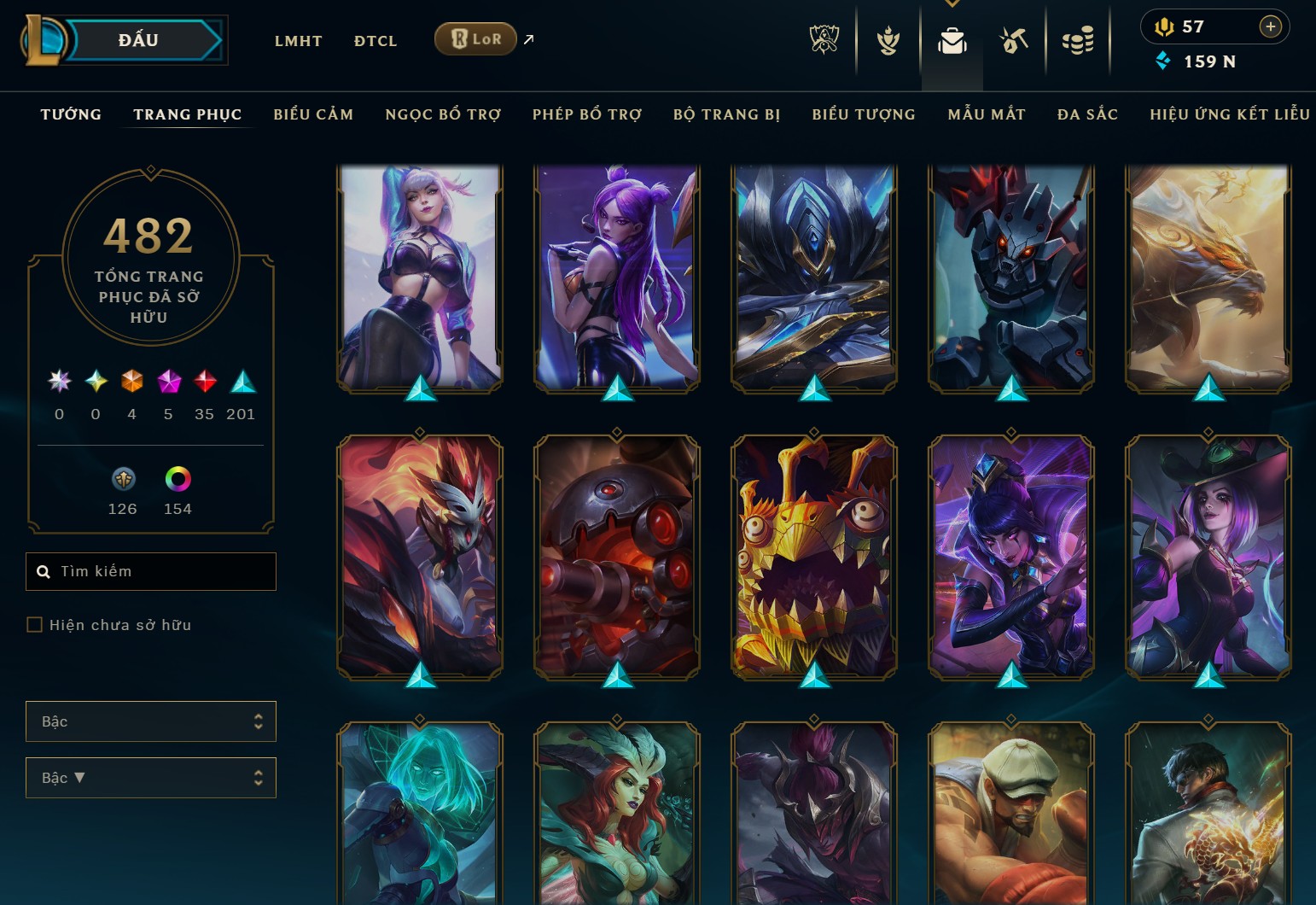Open Hextech crafting loot icon
Image resolution: width=1316 pixels, height=905 pixels.
pyautogui.click(x=1014, y=39)
